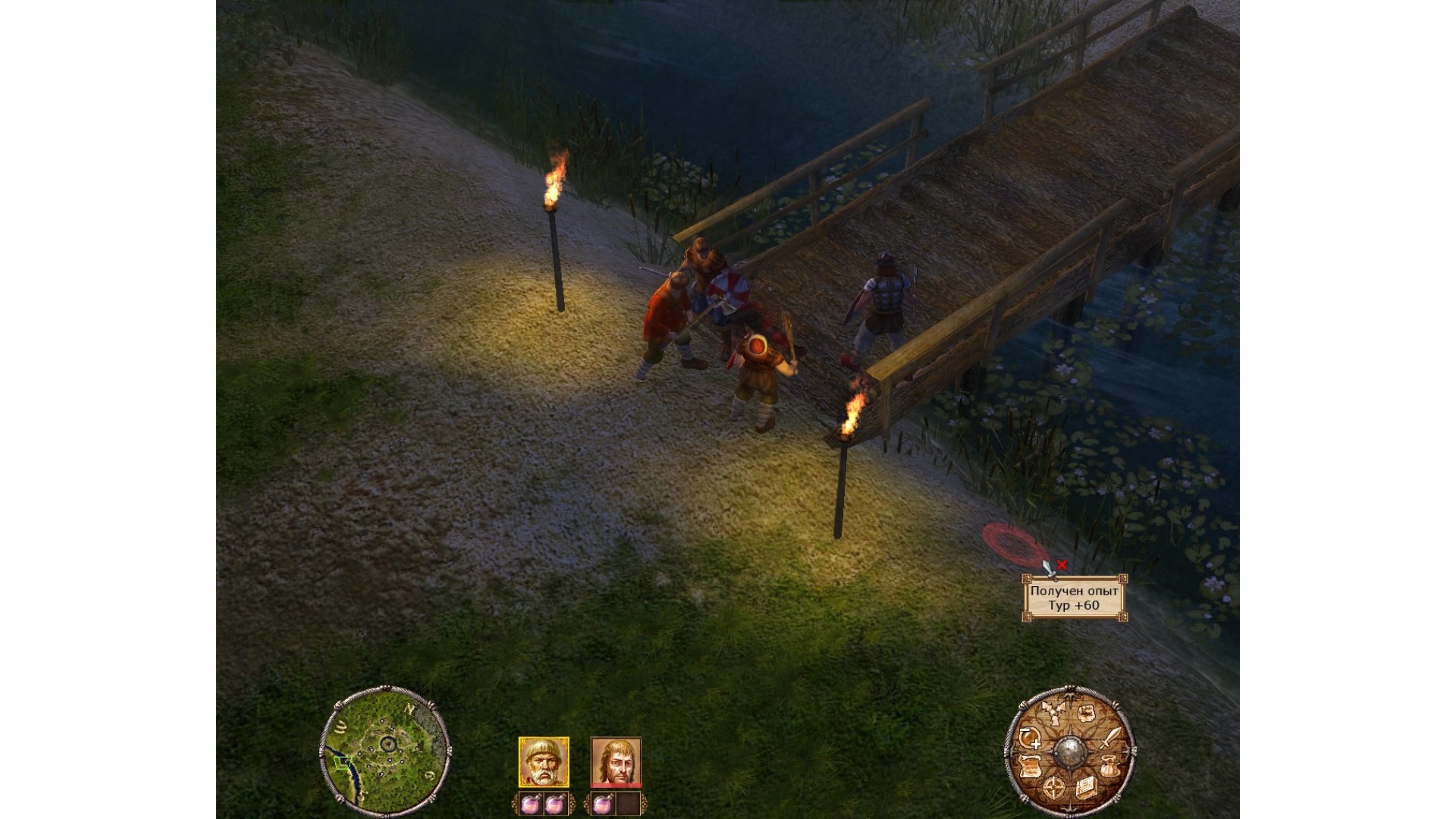Open the parchment scroll icon on shield
Viewport: 1456px width, 819px height.
tap(1030, 767)
